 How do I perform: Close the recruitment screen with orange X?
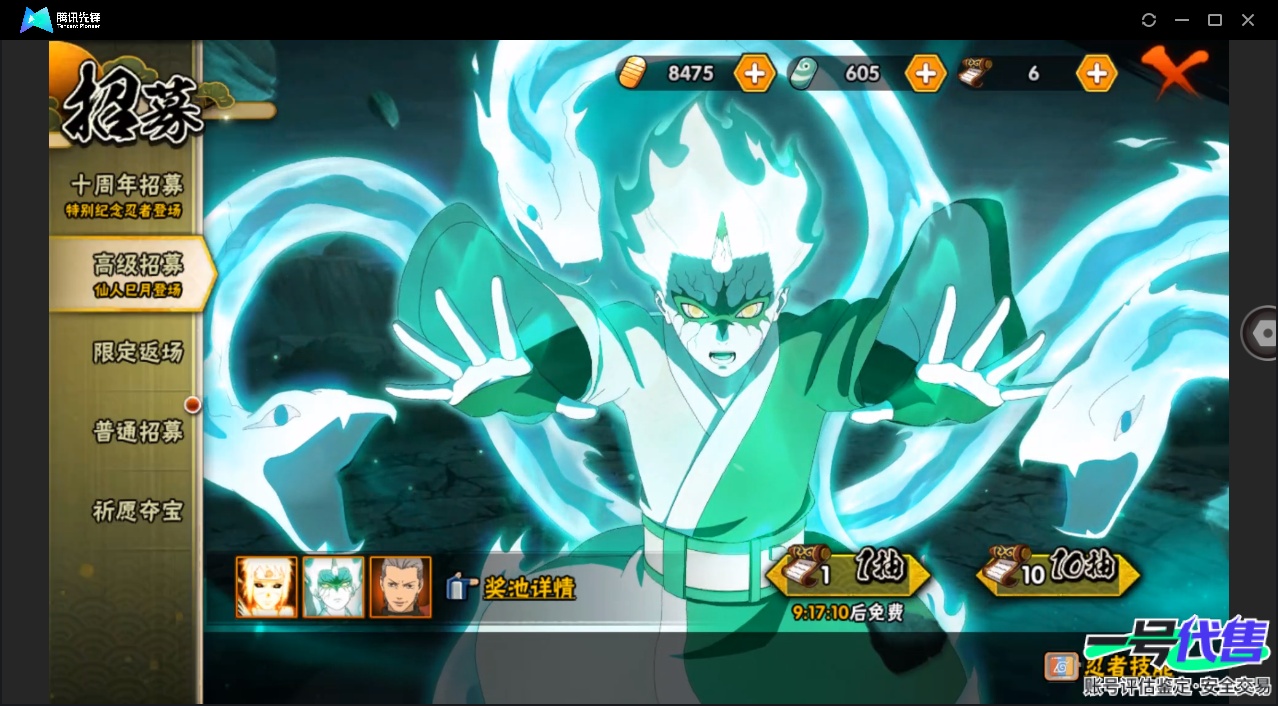click(1174, 70)
